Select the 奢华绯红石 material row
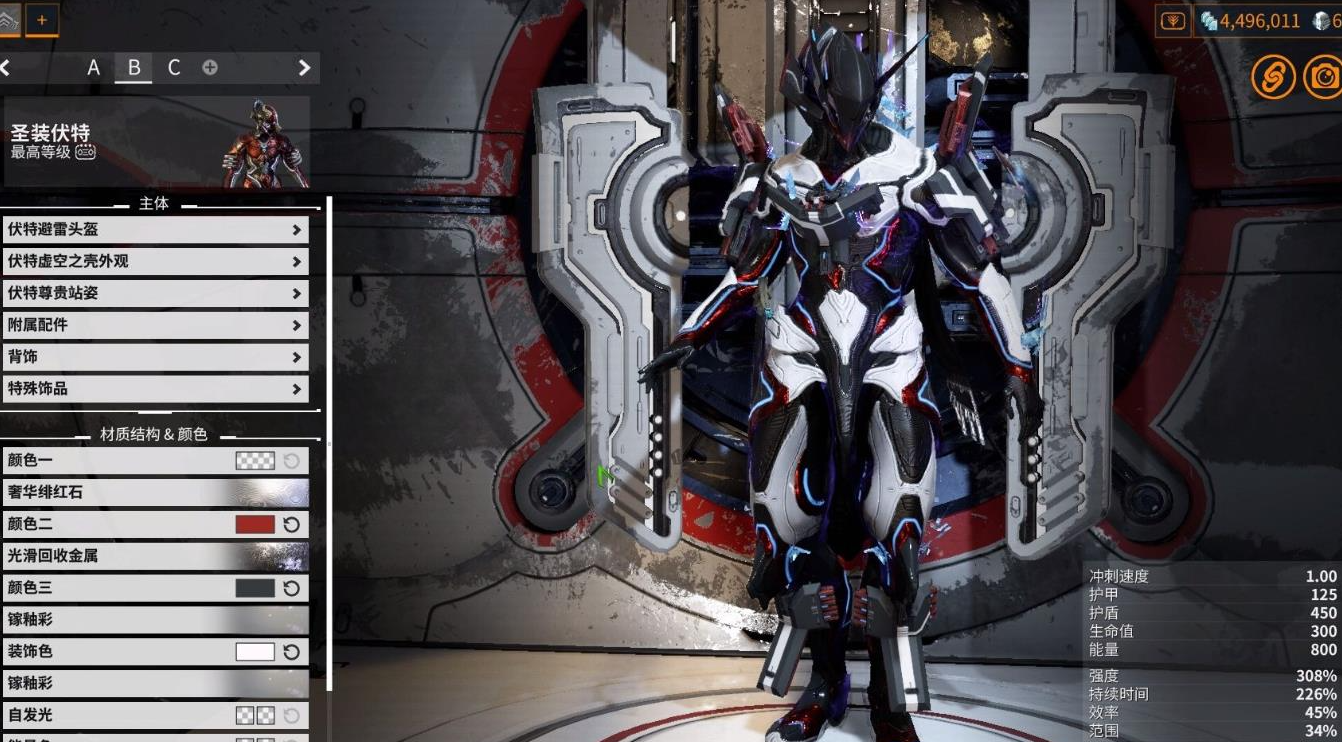Viewport: 1342px width, 742px height. click(155, 492)
